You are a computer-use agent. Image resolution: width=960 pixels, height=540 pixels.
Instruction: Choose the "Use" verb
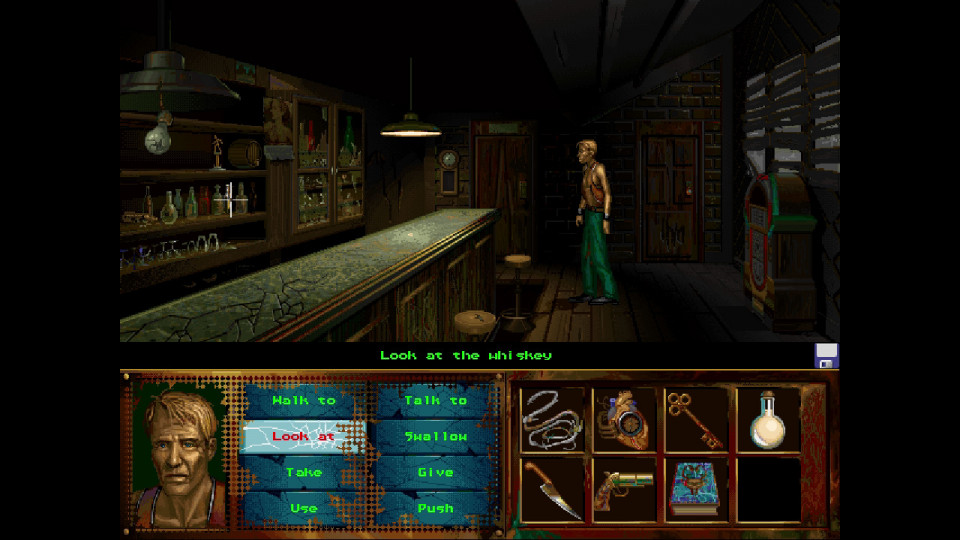click(304, 508)
